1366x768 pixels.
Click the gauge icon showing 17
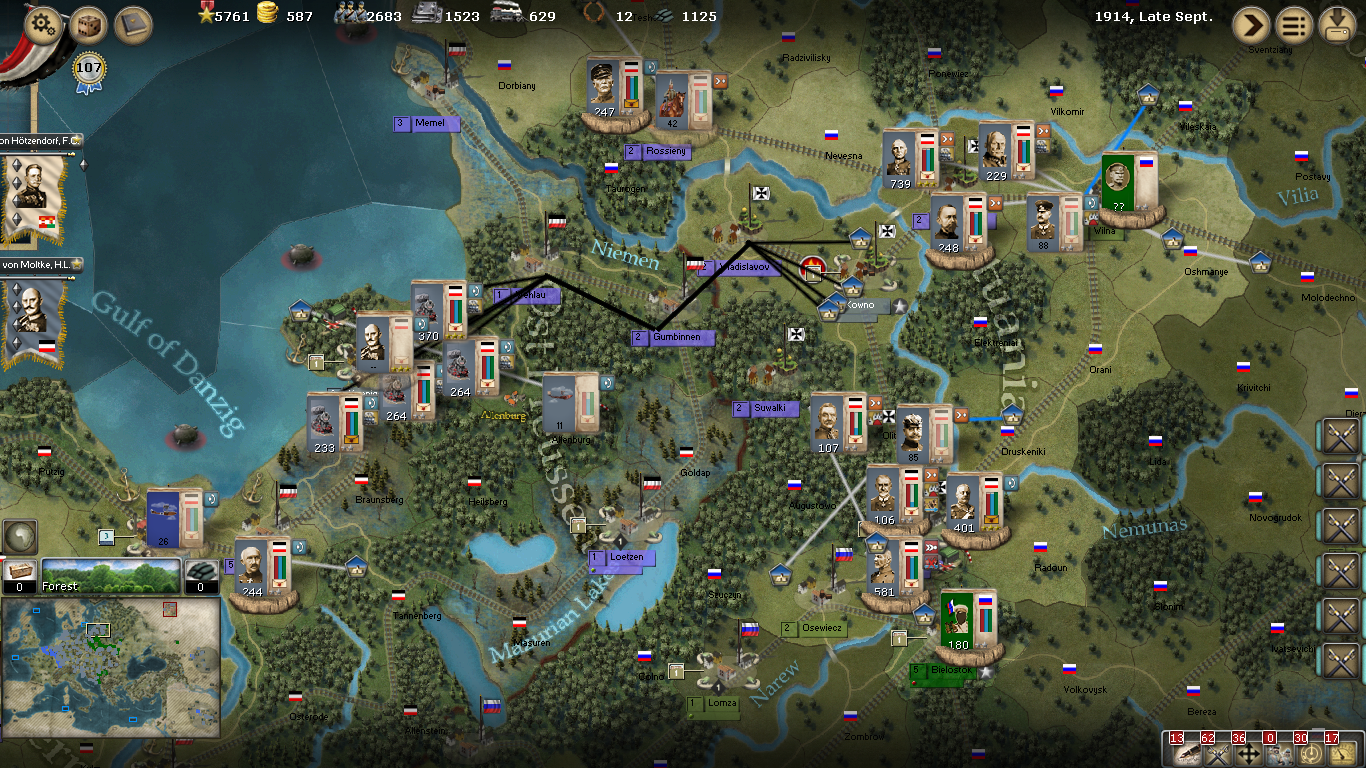pyautogui.click(x=1341, y=754)
